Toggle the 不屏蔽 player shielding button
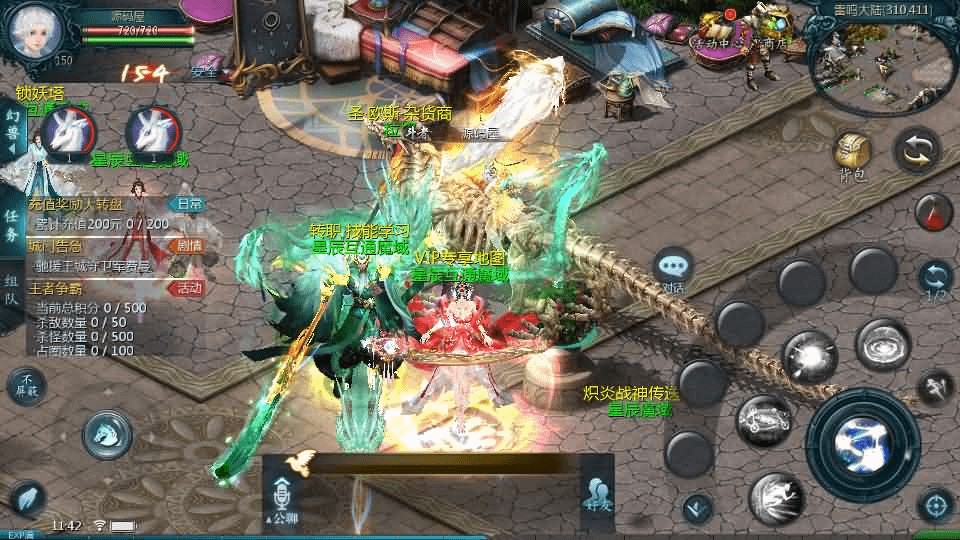This screenshot has width=960, height=540. (x=27, y=385)
